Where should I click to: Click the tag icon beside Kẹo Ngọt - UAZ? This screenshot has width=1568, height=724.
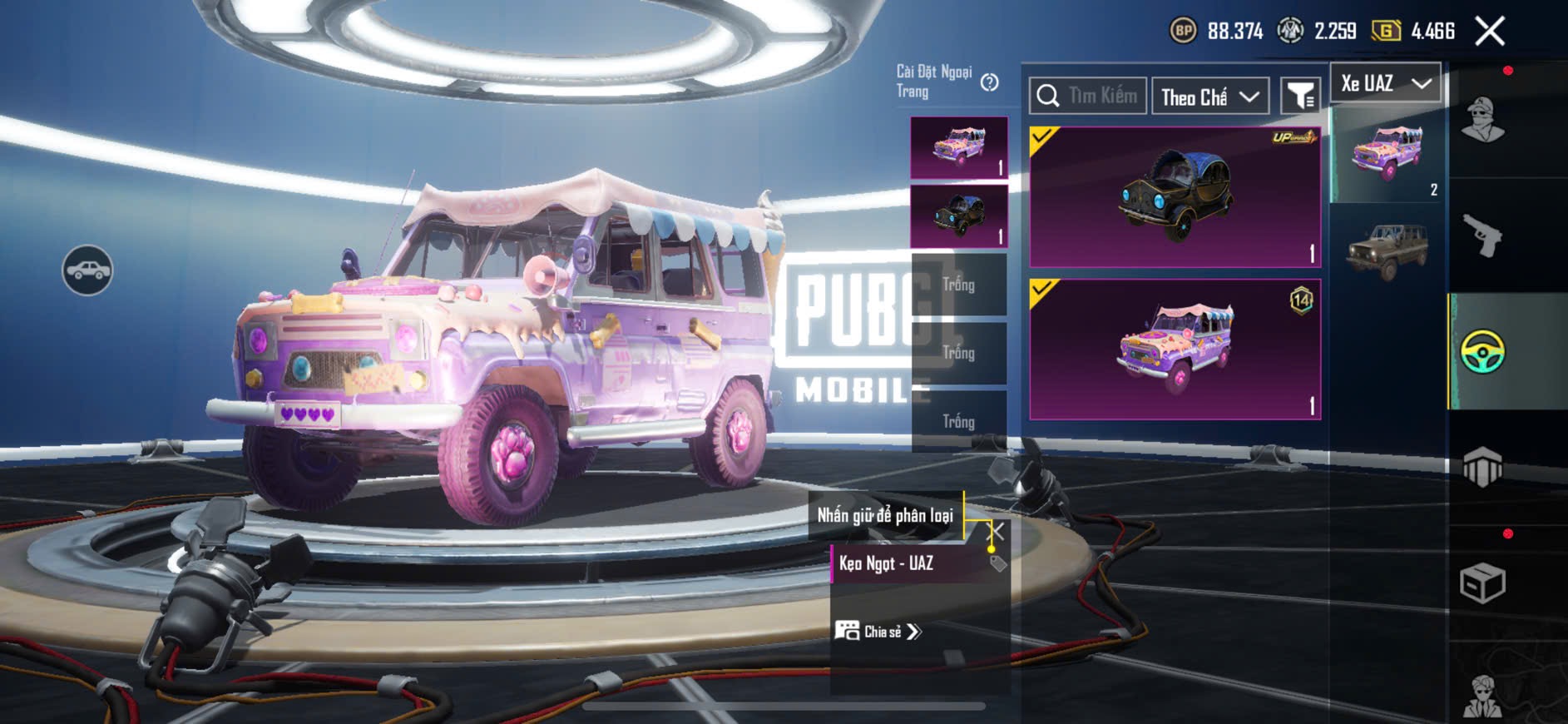coord(997,564)
